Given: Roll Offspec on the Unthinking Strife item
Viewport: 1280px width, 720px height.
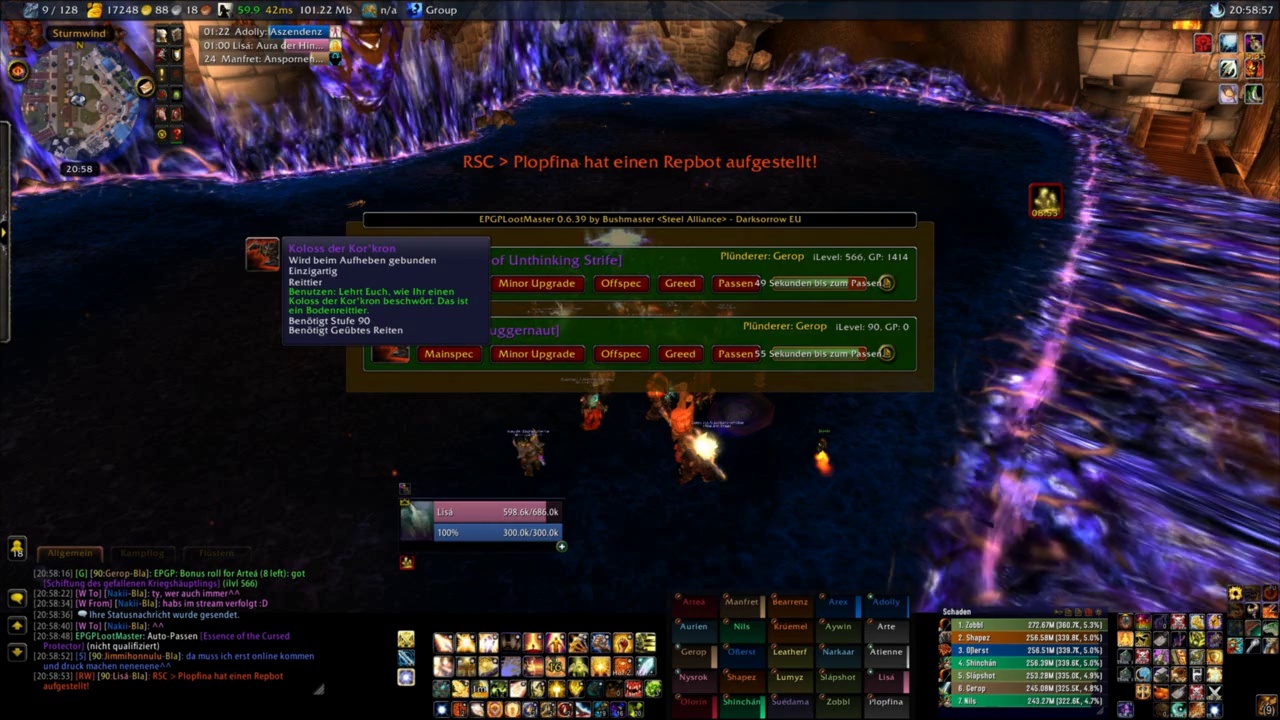Looking at the screenshot, I should coord(621,284).
